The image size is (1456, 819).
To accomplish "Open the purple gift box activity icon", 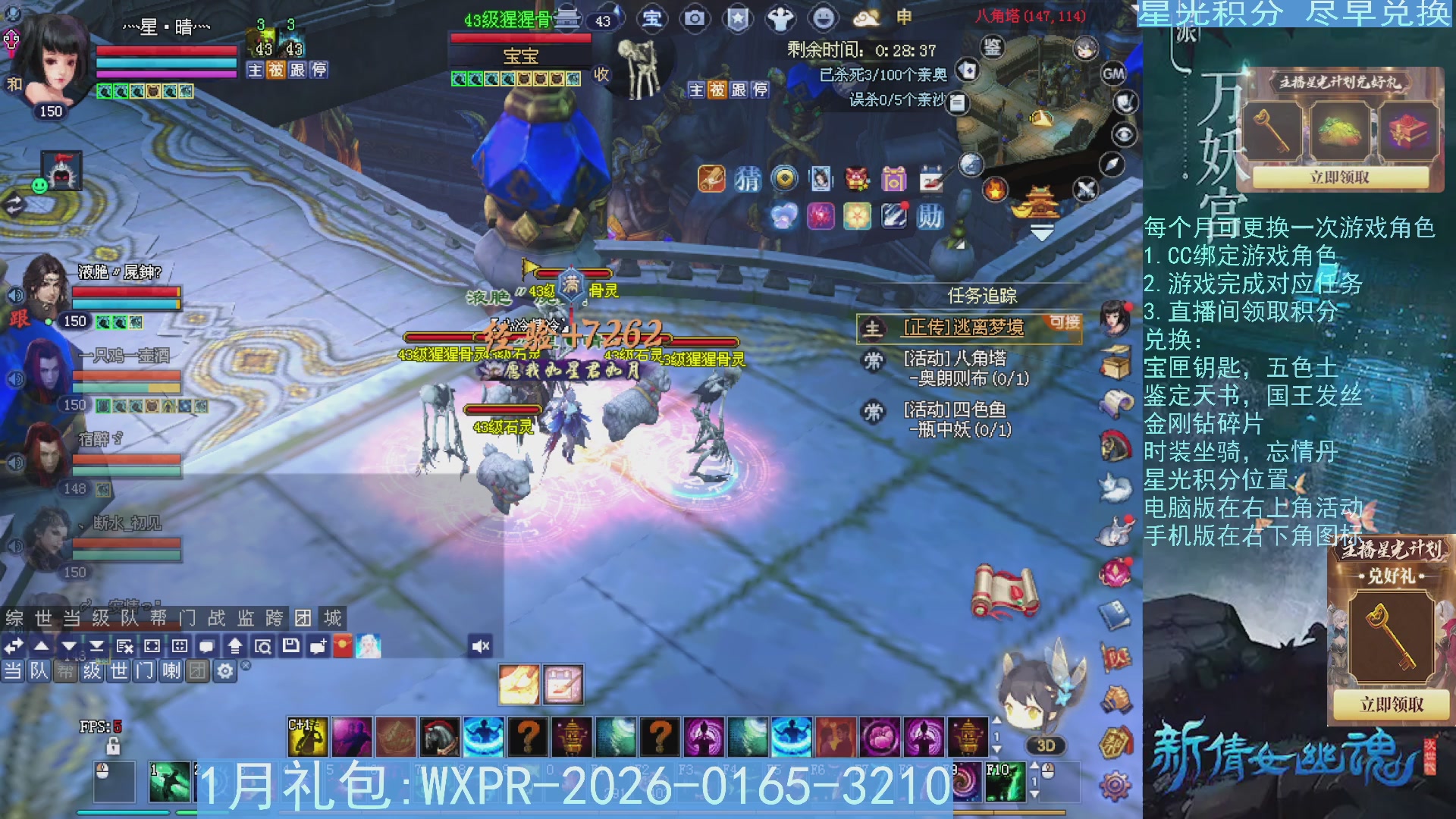I will pyautogui.click(x=895, y=179).
